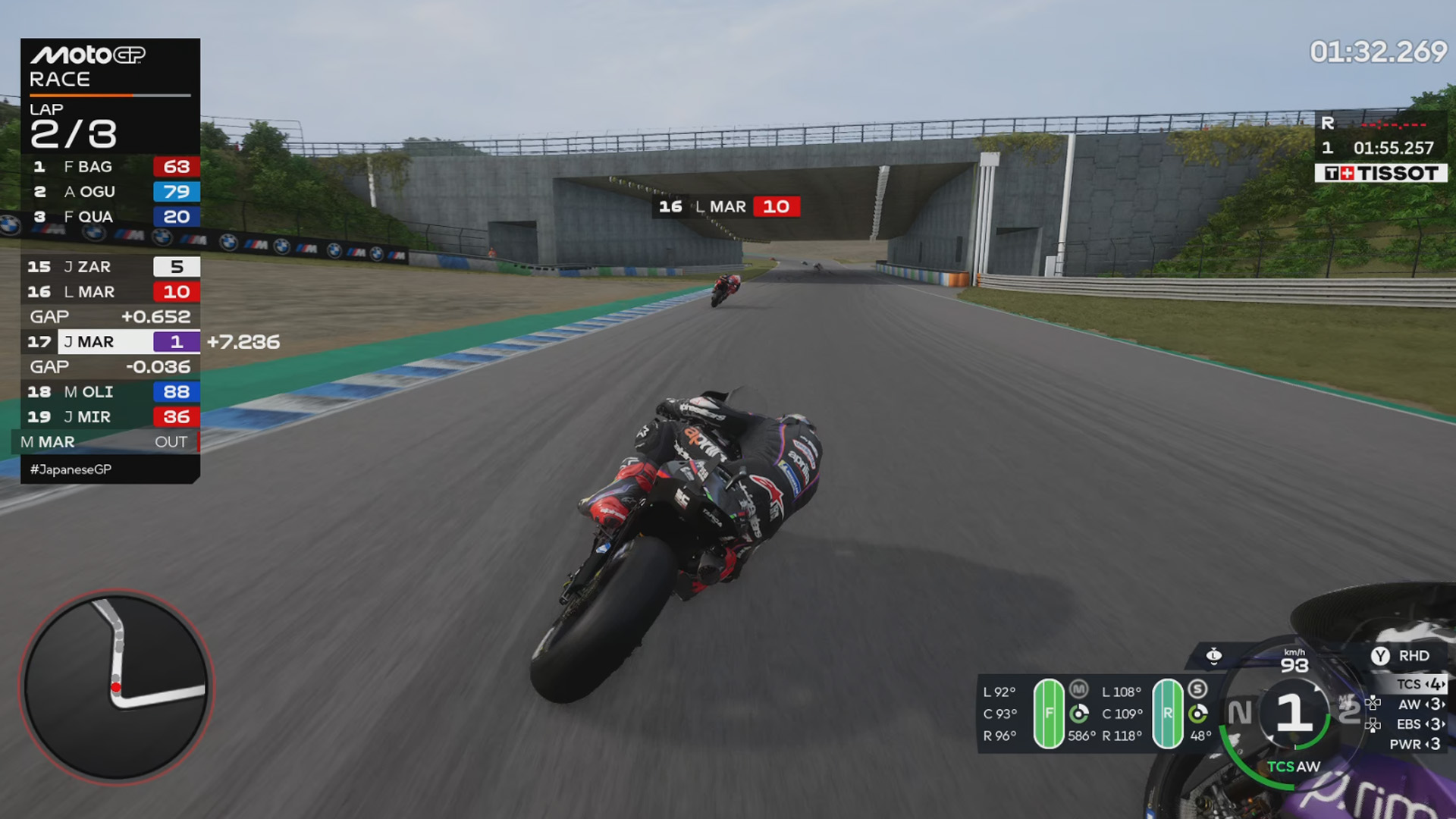Adjust the EBS level 3 selector arrows

pos(1433,724)
